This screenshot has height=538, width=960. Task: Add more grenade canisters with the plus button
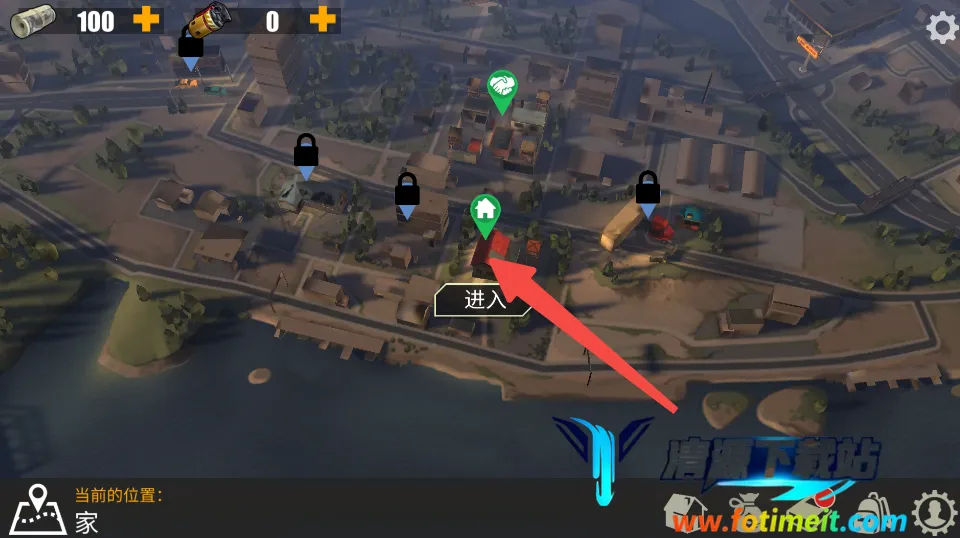[322, 20]
